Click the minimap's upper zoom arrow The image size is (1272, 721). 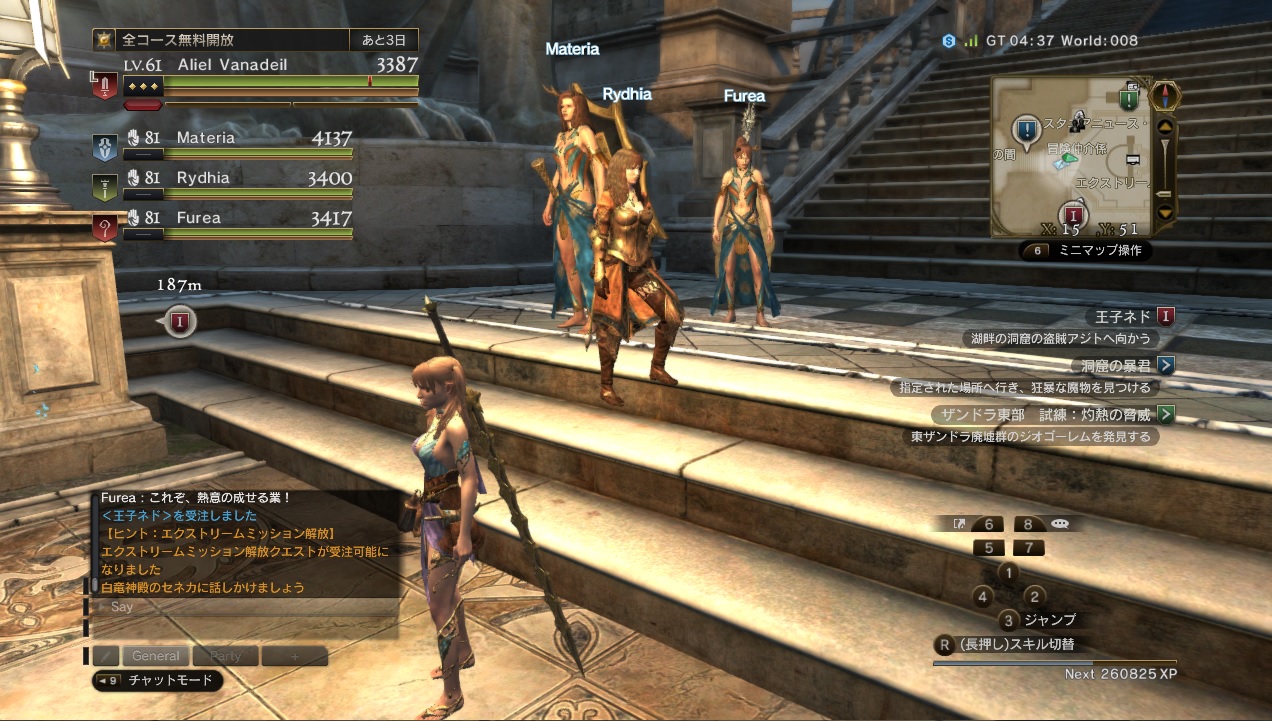point(1164,126)
